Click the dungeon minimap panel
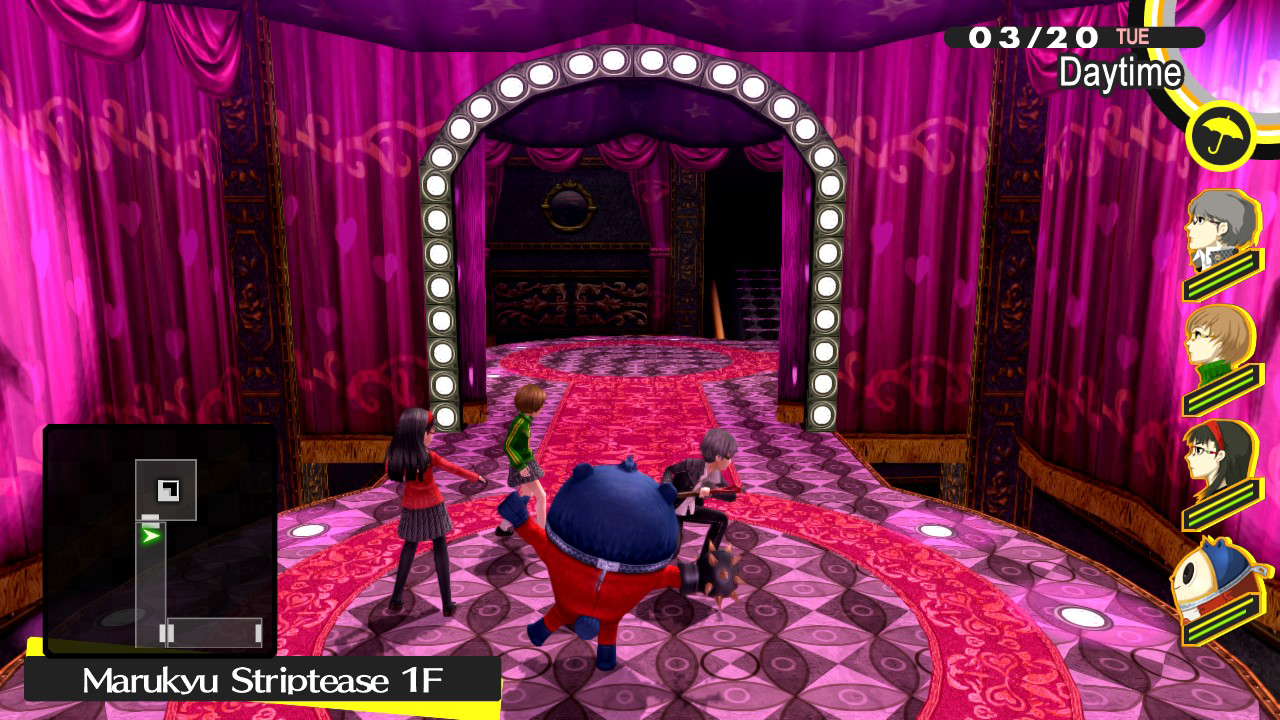 click(x=160, y=540)
